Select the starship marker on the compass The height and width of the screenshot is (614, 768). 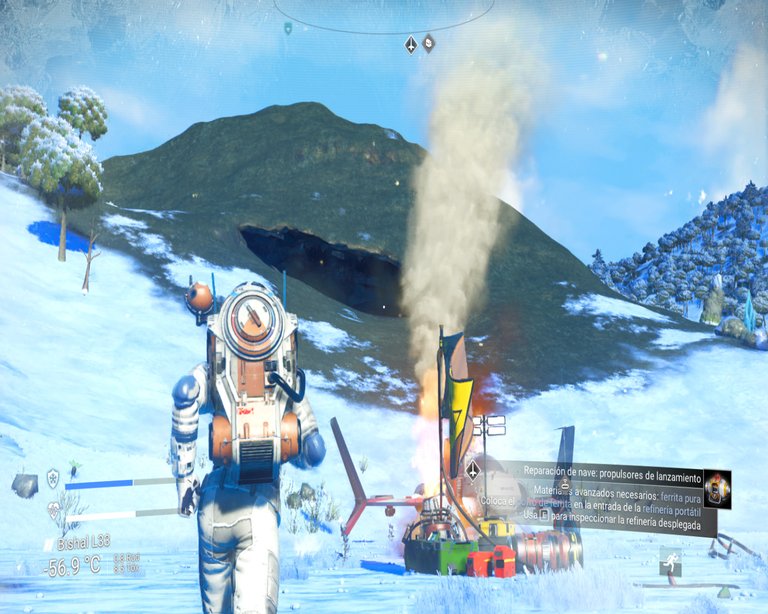411,44
